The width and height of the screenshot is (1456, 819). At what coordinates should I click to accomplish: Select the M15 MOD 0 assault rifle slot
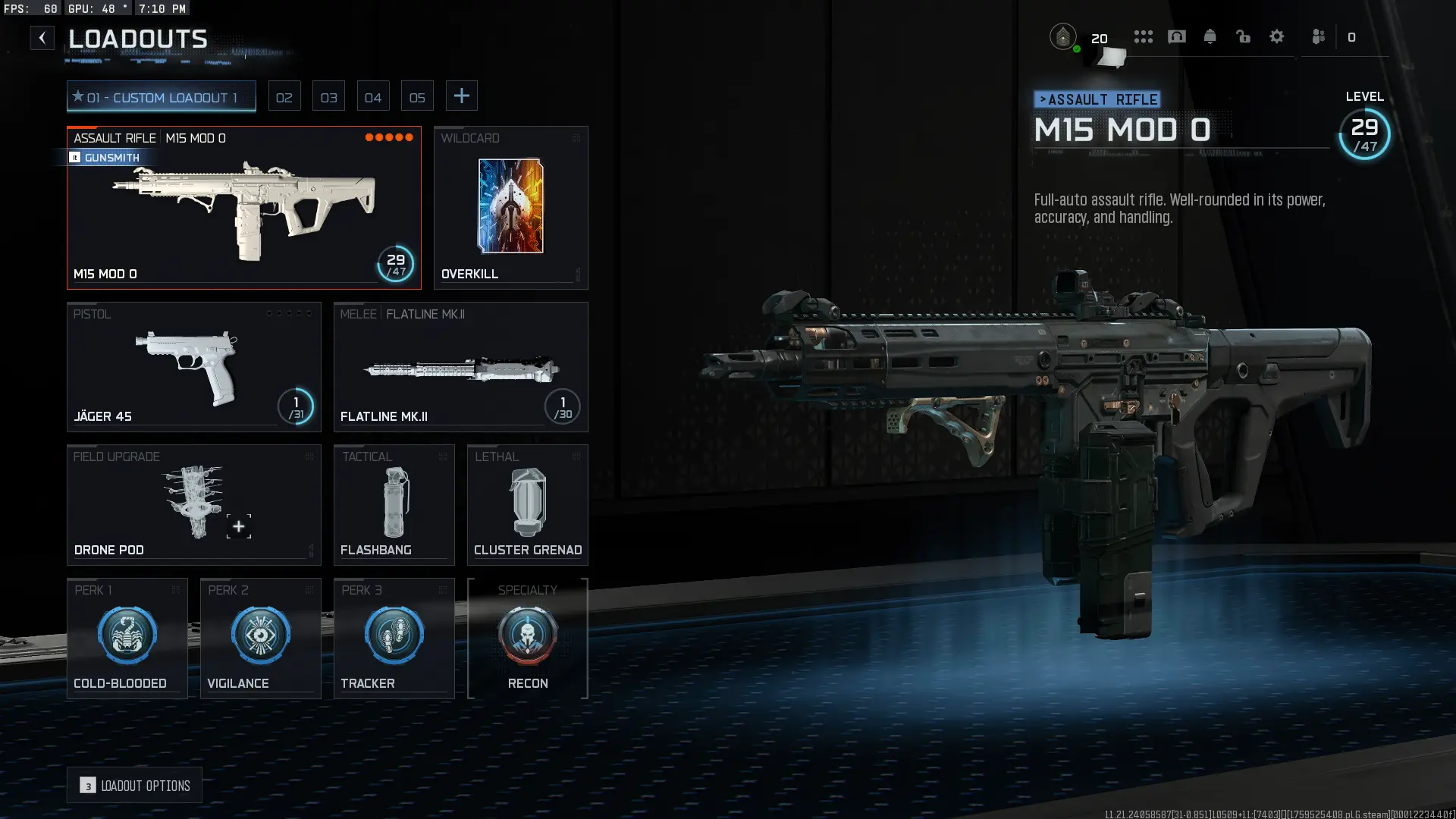[243, 209]
